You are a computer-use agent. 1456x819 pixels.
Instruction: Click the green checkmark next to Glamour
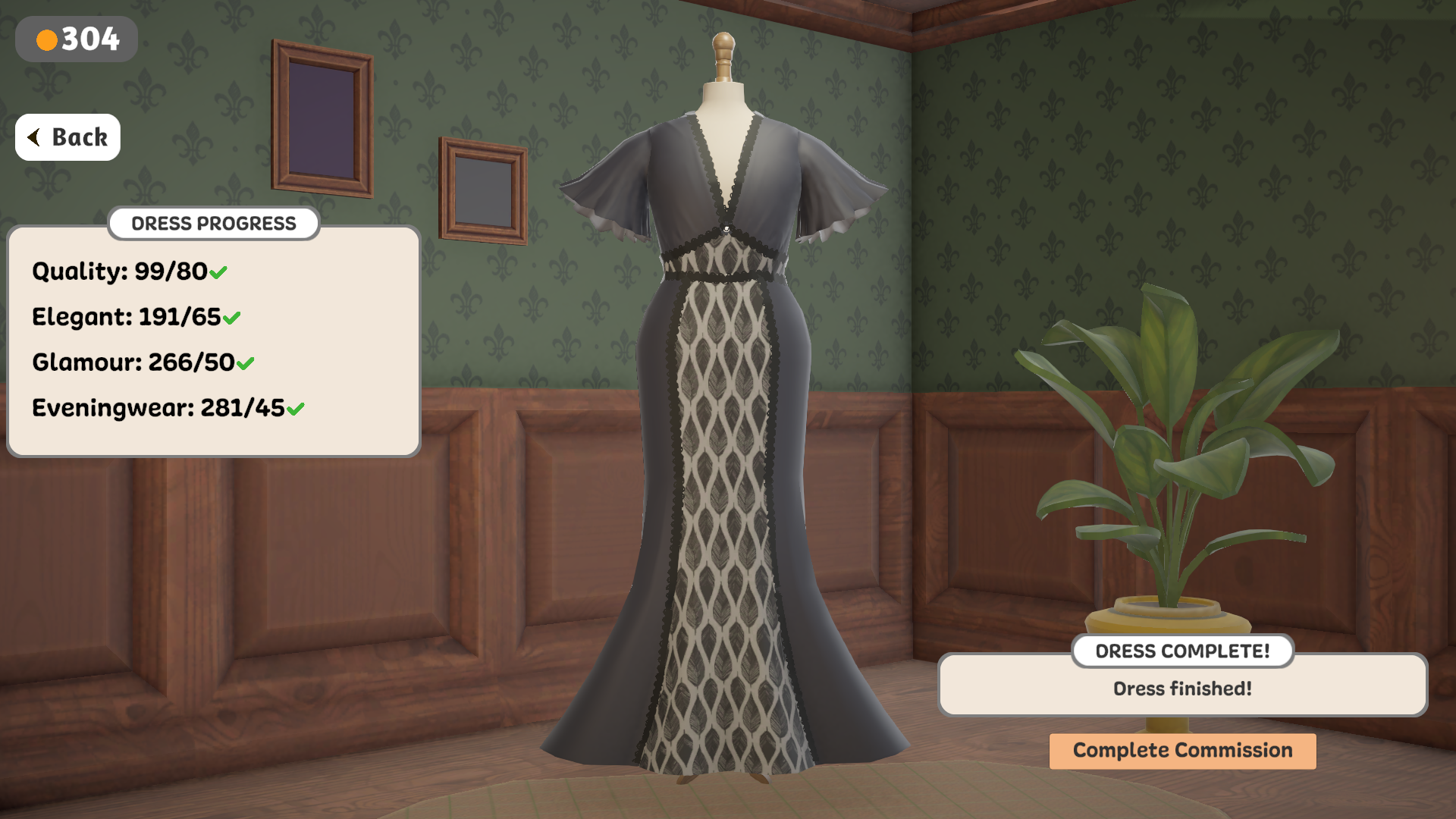tap(244, 362)
